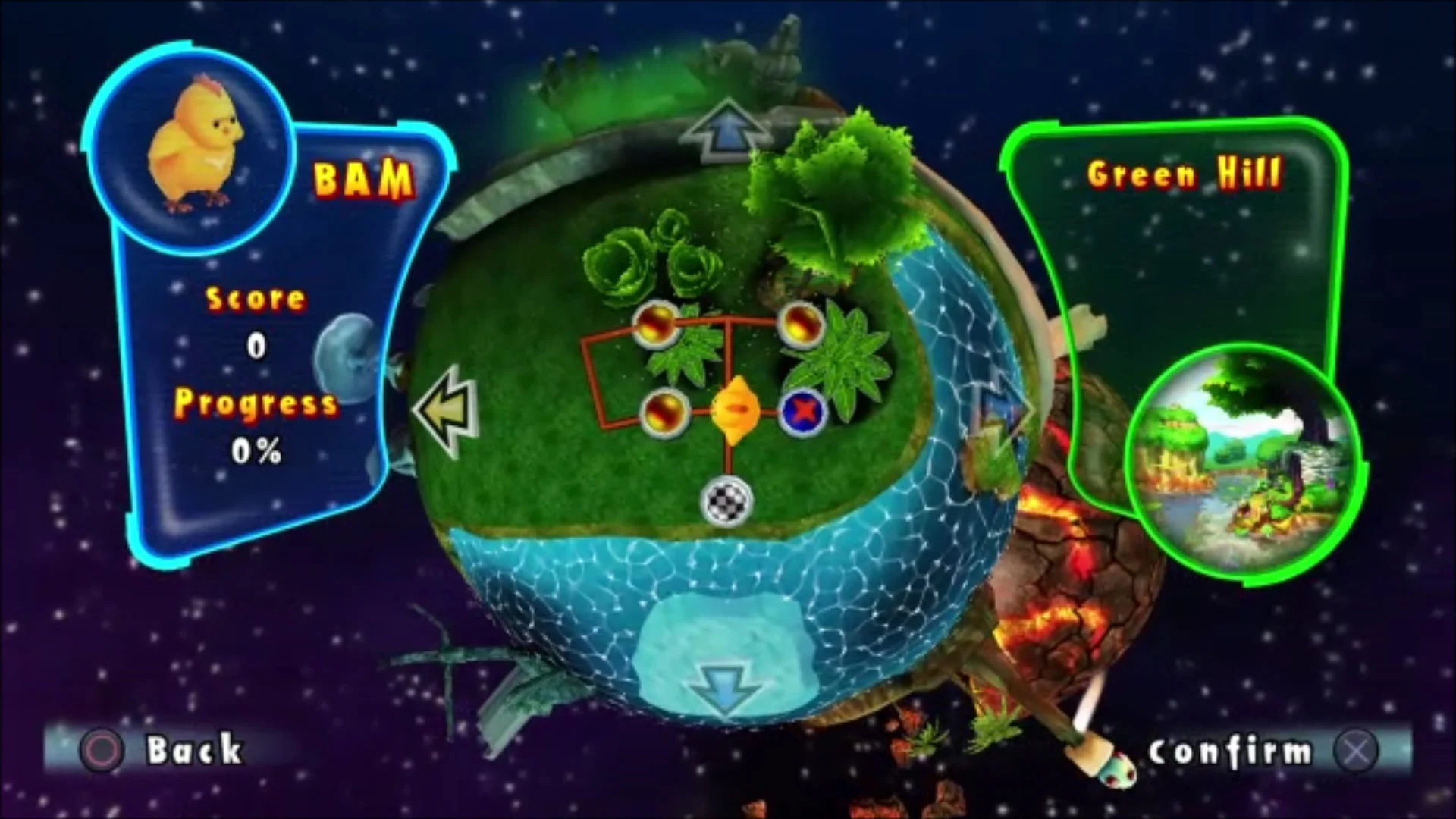This screenshot has width=1456, height=819.
Task: Click the Green Hill title label
Action: pos(1185,173)
